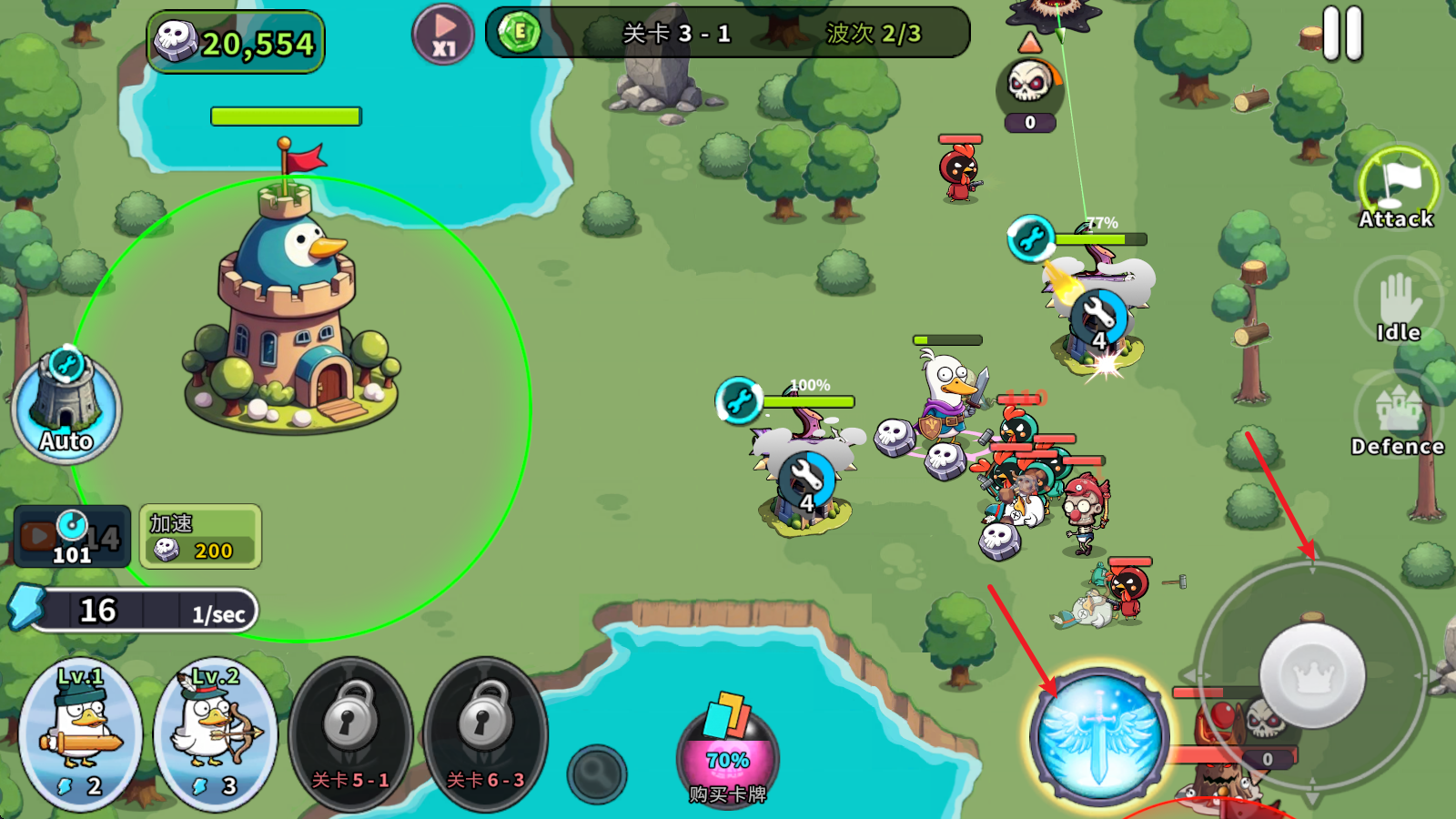Click the locked stage 5-1 unit slot
Viewport: 1456px width, 819px height.
coord(350,734)
